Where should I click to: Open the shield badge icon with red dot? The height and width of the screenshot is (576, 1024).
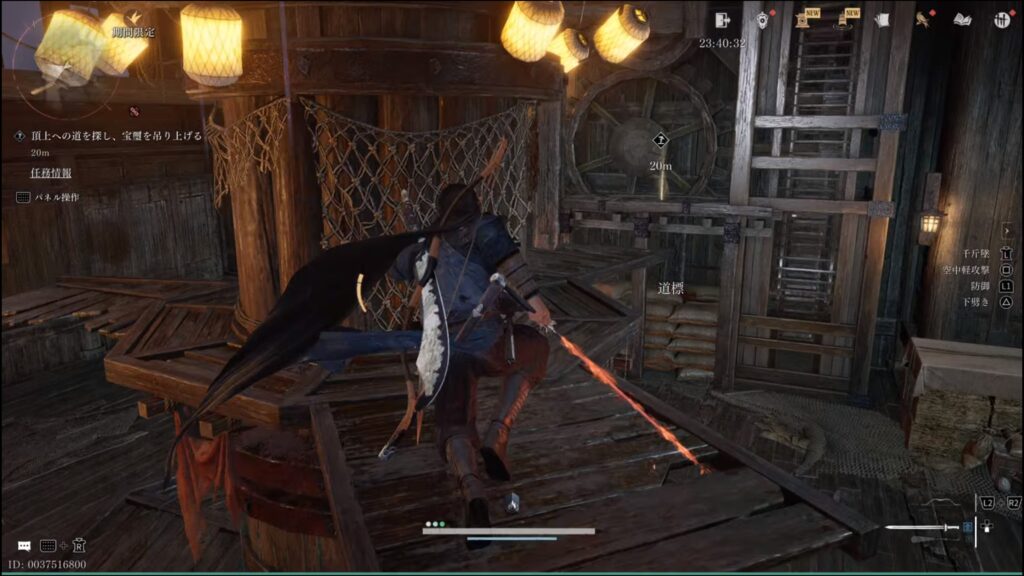(762, 20)
